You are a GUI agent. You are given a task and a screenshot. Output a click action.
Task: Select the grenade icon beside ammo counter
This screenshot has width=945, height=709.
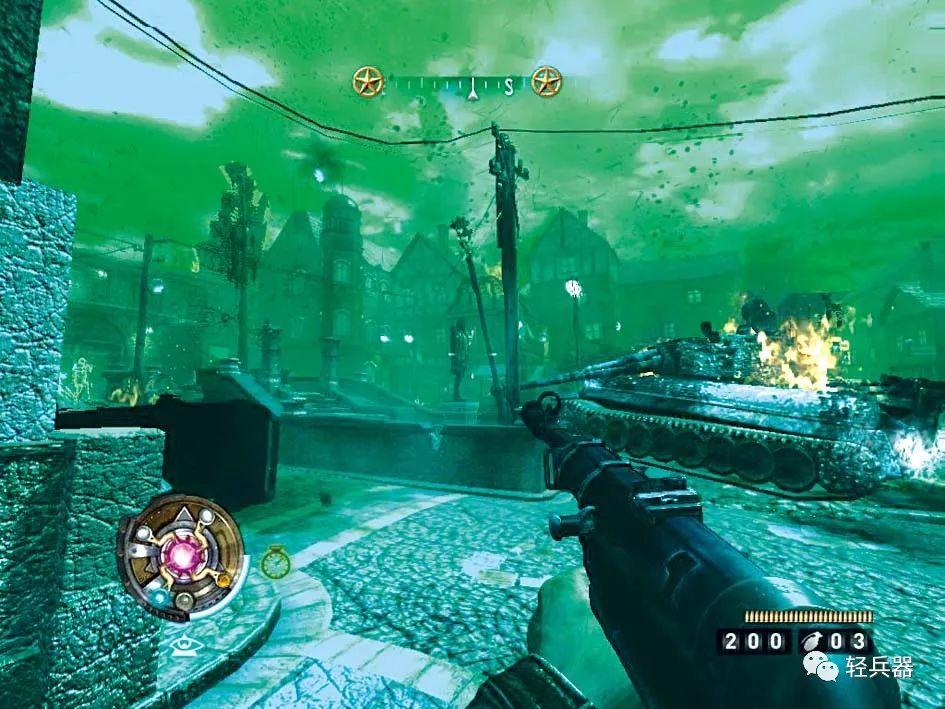(x=806, y=641)
